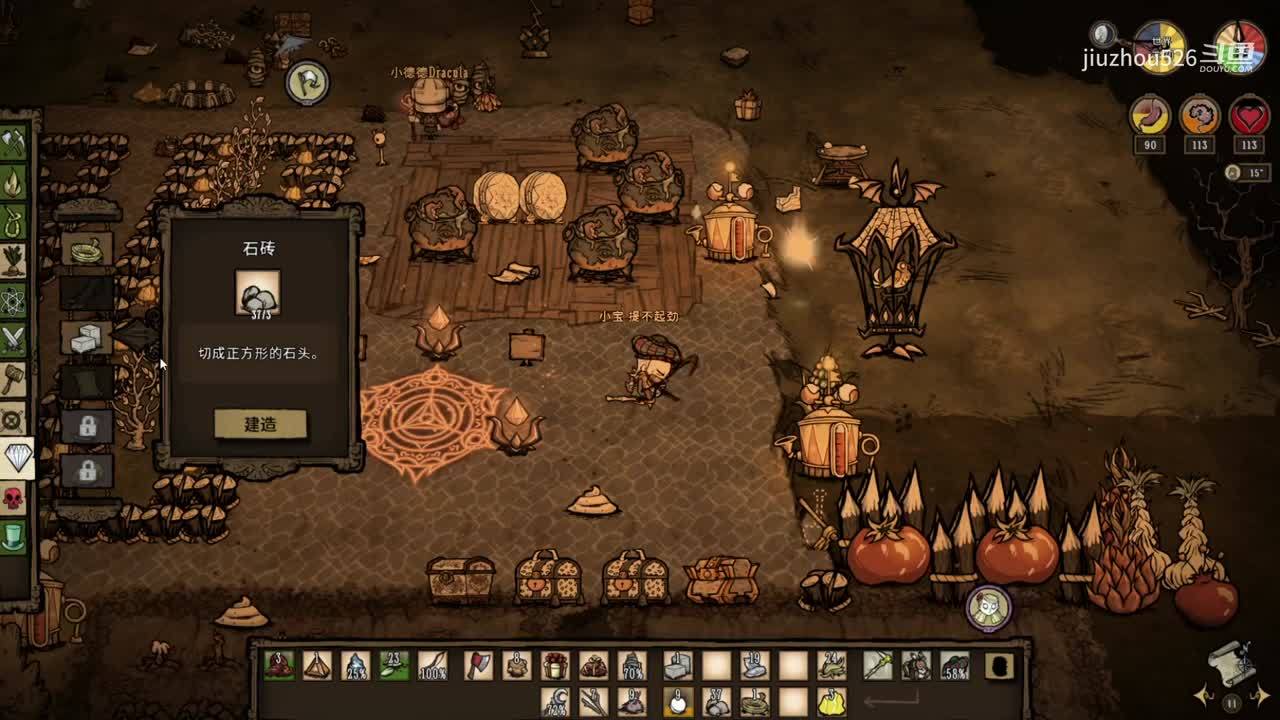Switch to the Dress top hat tab
Image resolution: width=1280 pixels, height=720 pixels.
click(13, 537)
